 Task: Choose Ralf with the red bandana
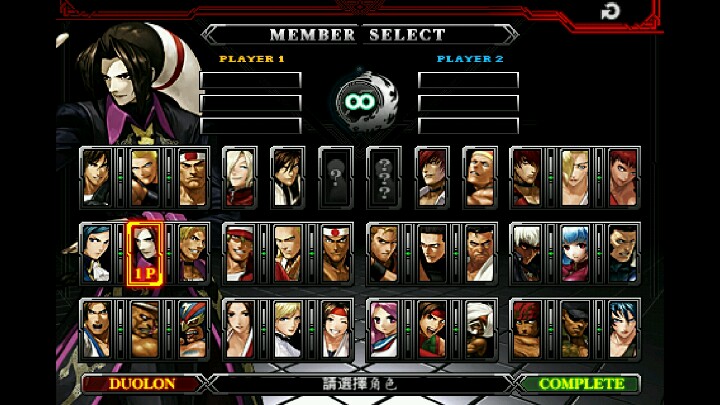528,327
